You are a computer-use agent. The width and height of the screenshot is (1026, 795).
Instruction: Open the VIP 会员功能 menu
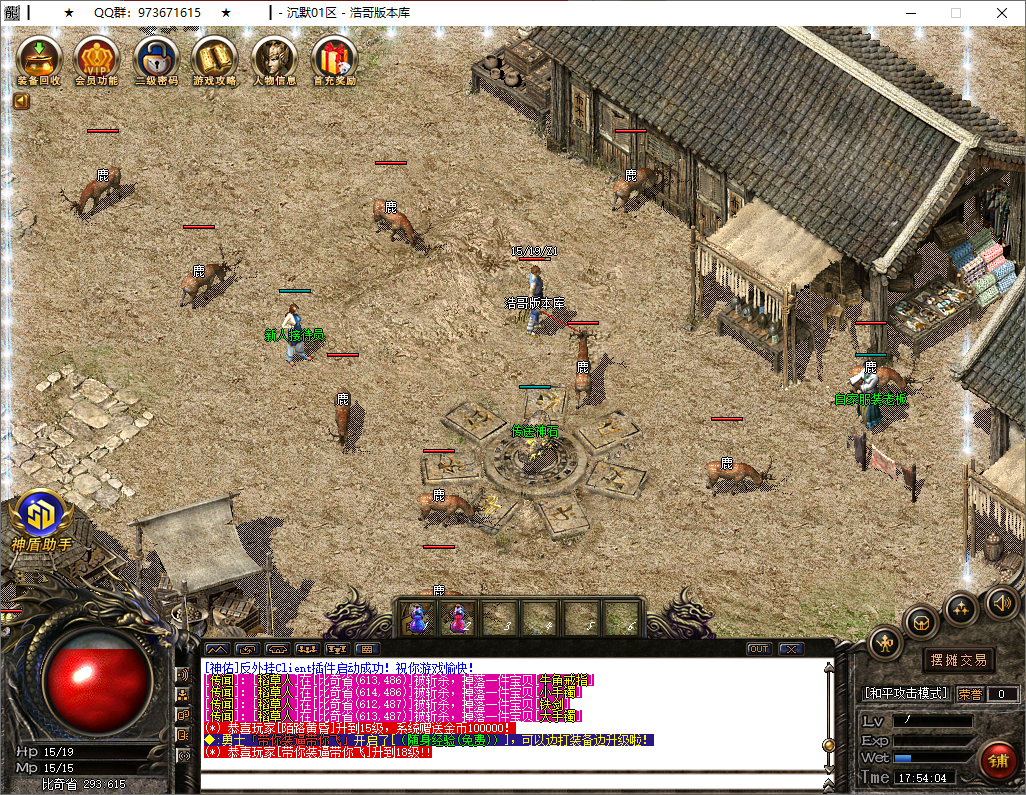pos(97,59)
